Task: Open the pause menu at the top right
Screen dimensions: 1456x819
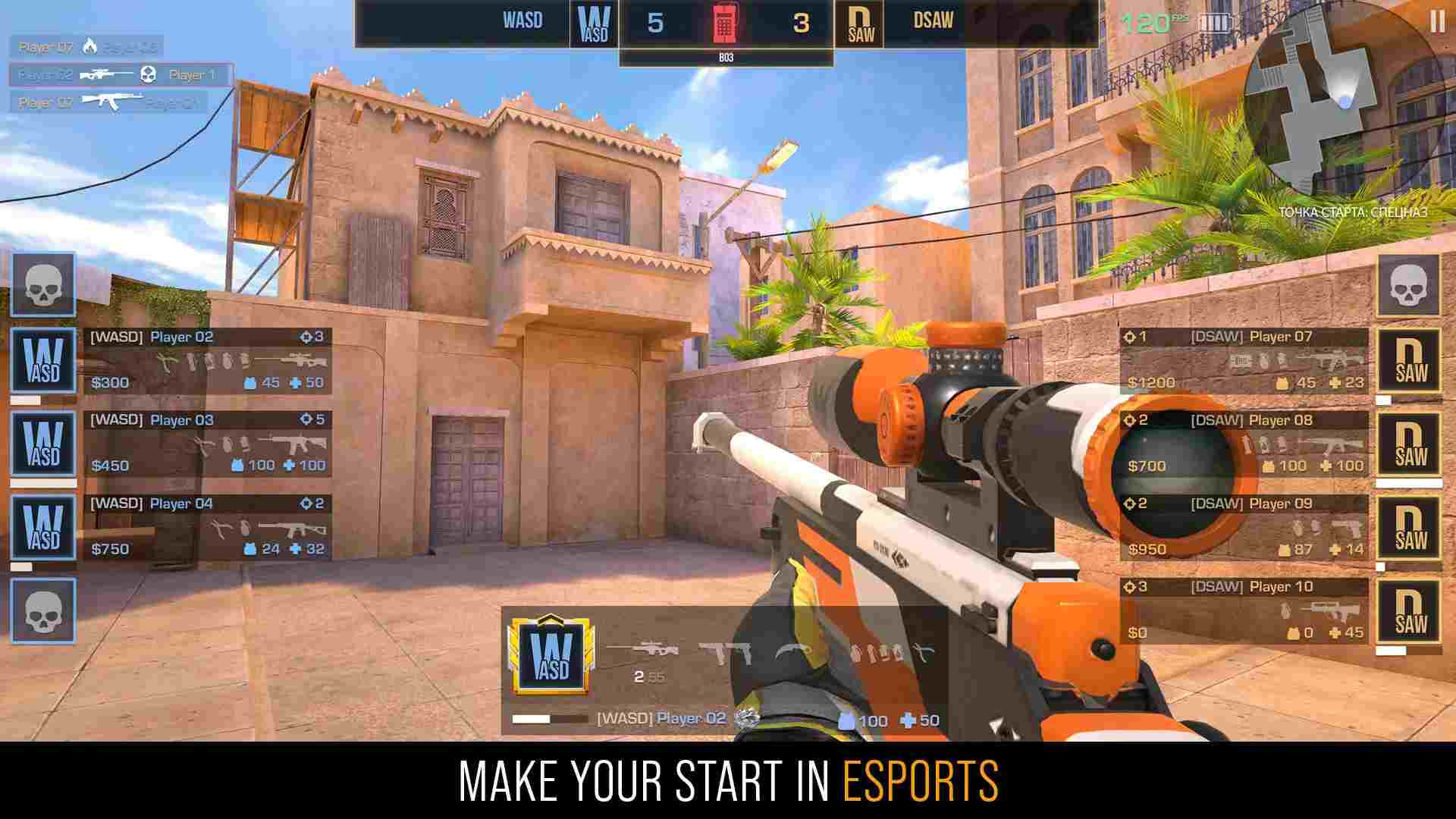Action: pyautogui.click(x=1438, y=23)
